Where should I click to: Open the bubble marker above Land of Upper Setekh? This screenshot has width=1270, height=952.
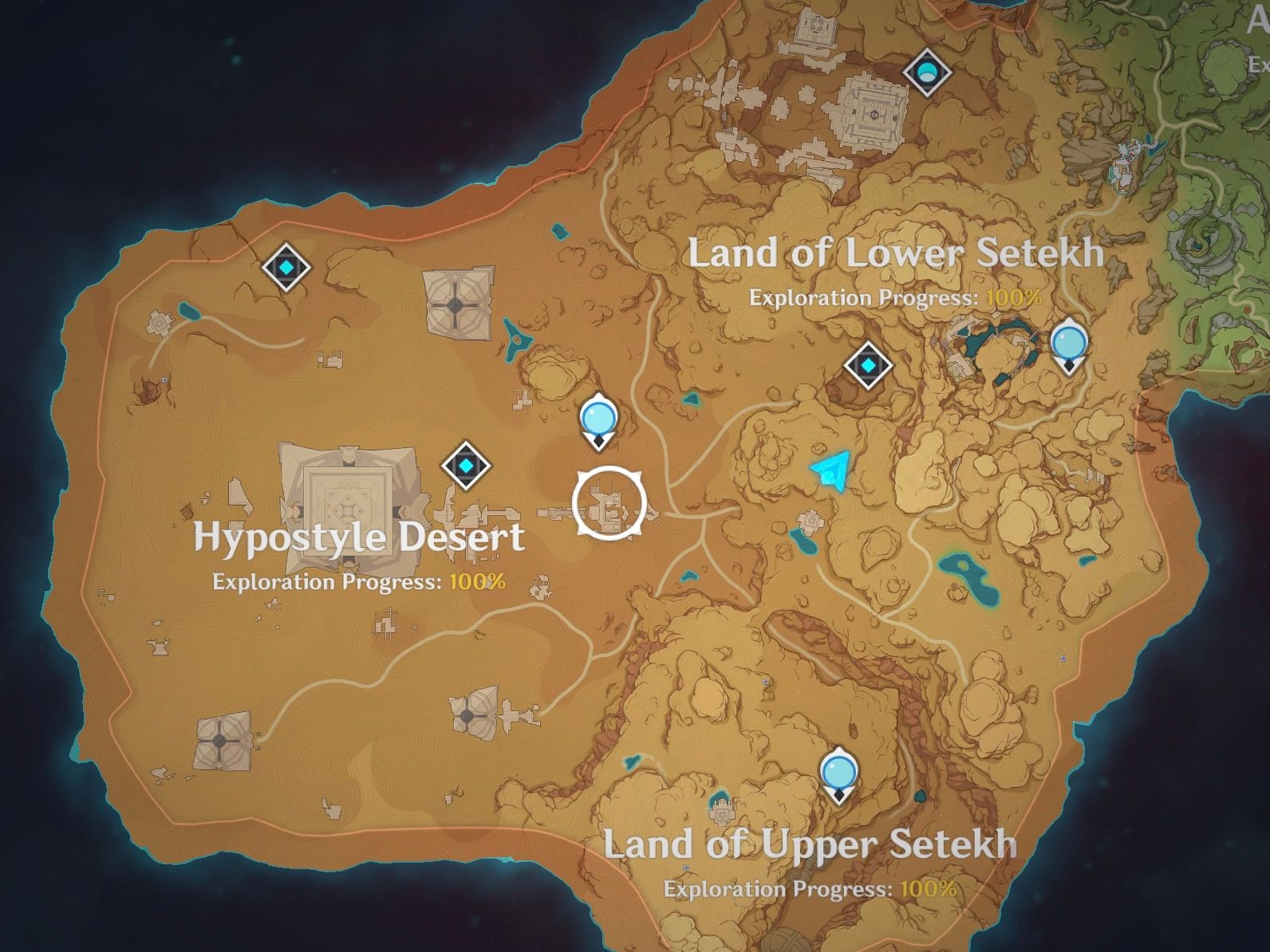point(839,773)
